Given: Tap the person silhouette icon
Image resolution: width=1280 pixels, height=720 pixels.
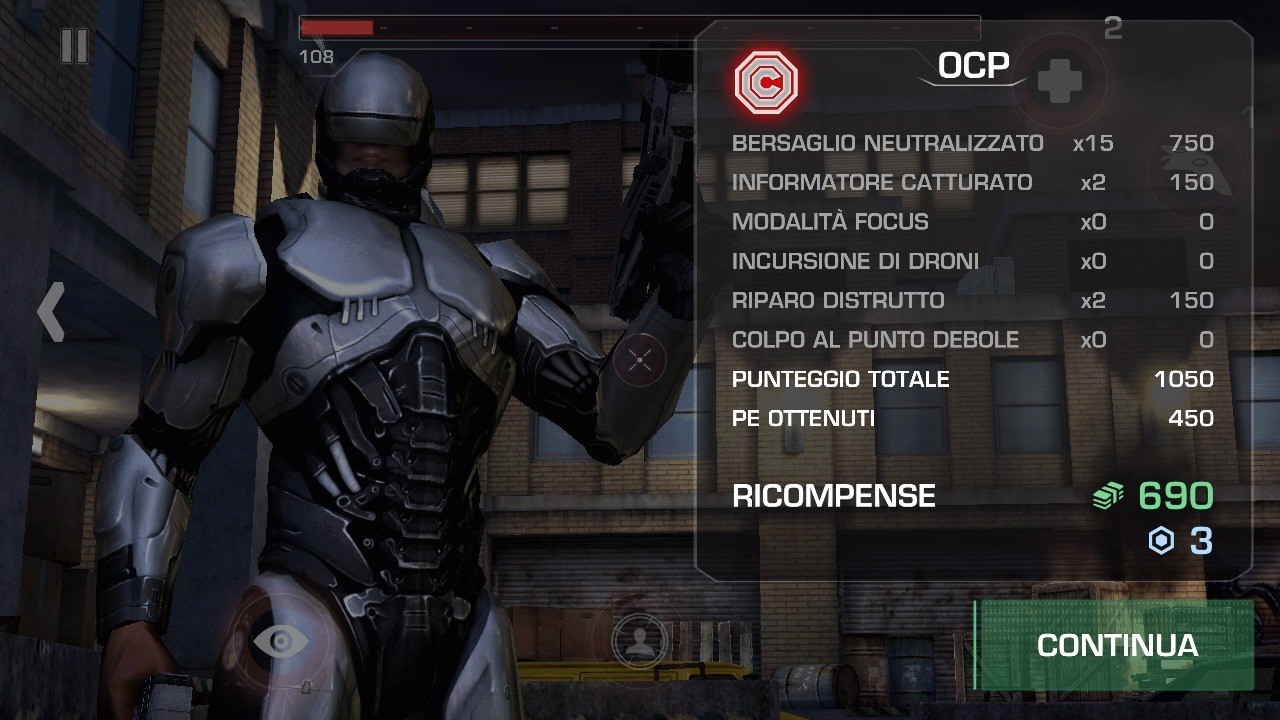Looking at the screenshot, I should [x=640, y=641].
